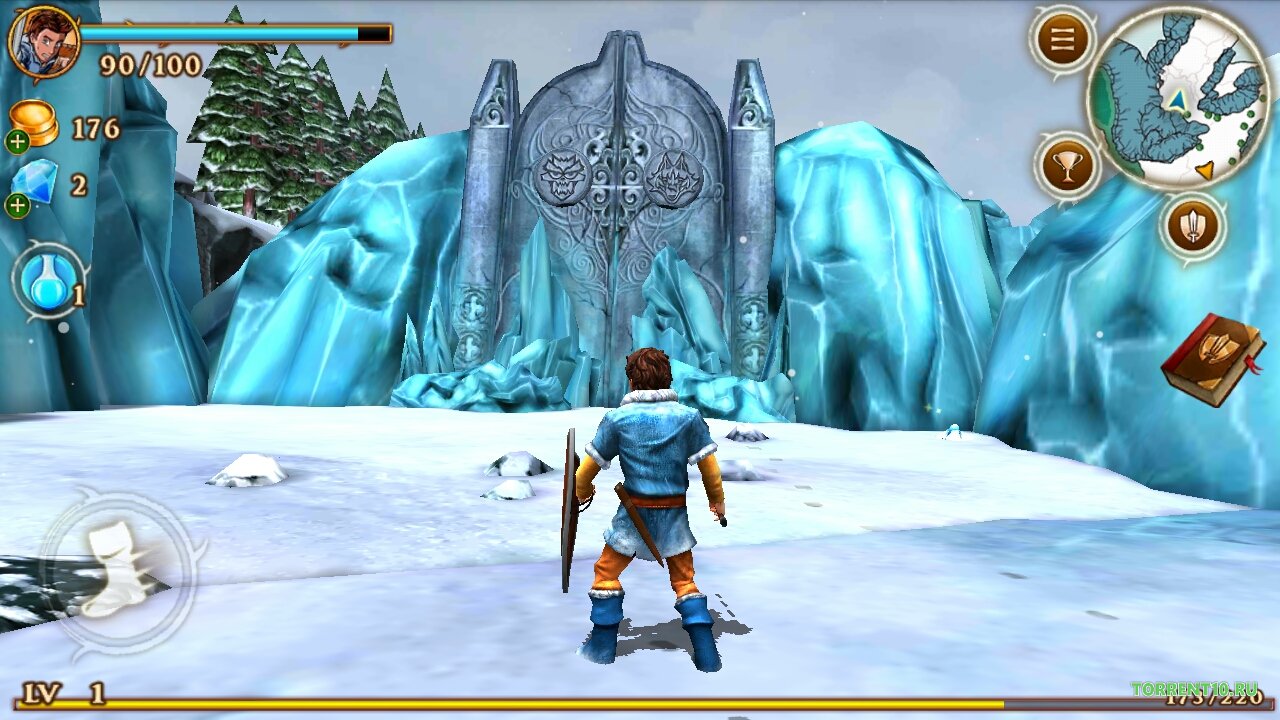The width and height of the screenshot is (1280, 720).
Task: Open the three-line main menu button
Action: pyautogui.click(x=1062, y=40)
